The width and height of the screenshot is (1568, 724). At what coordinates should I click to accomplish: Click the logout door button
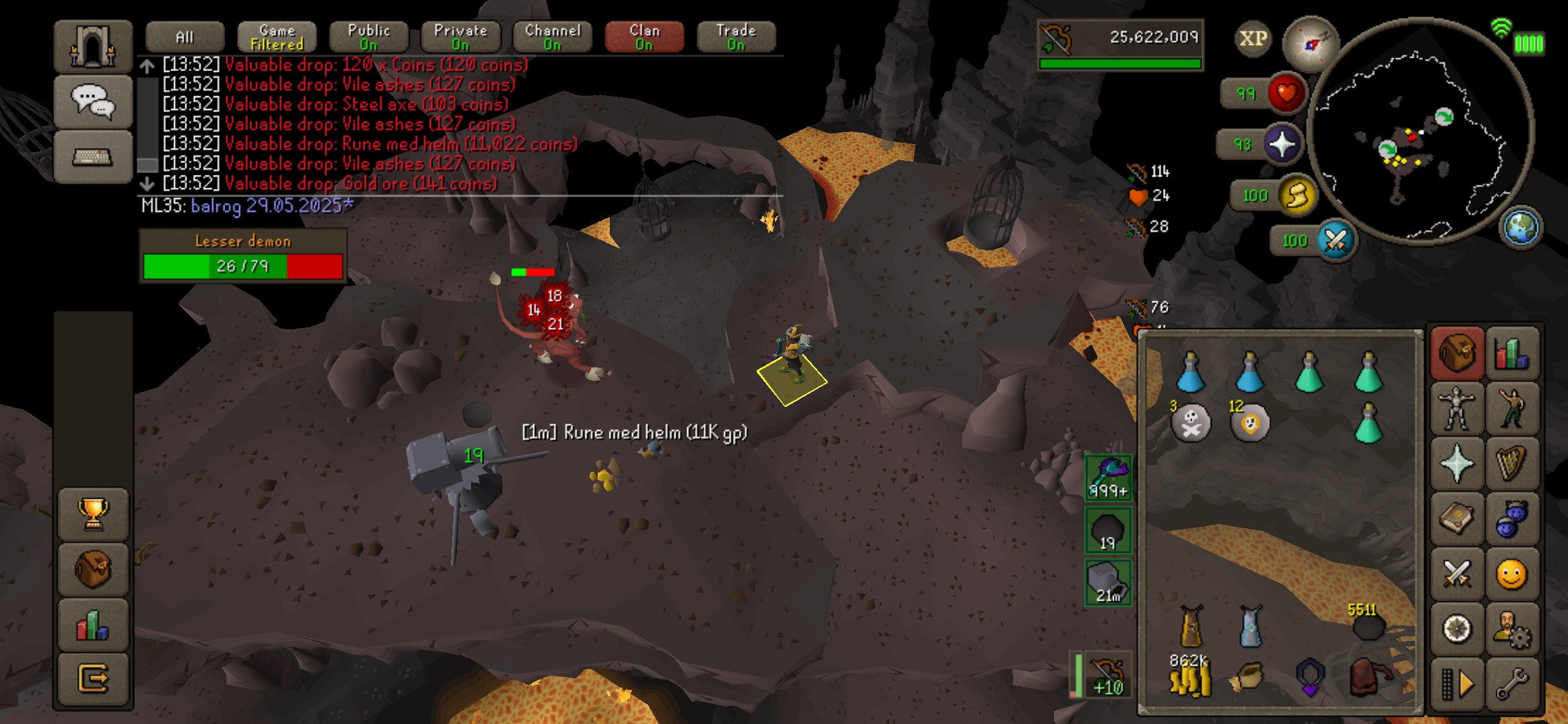93,678
